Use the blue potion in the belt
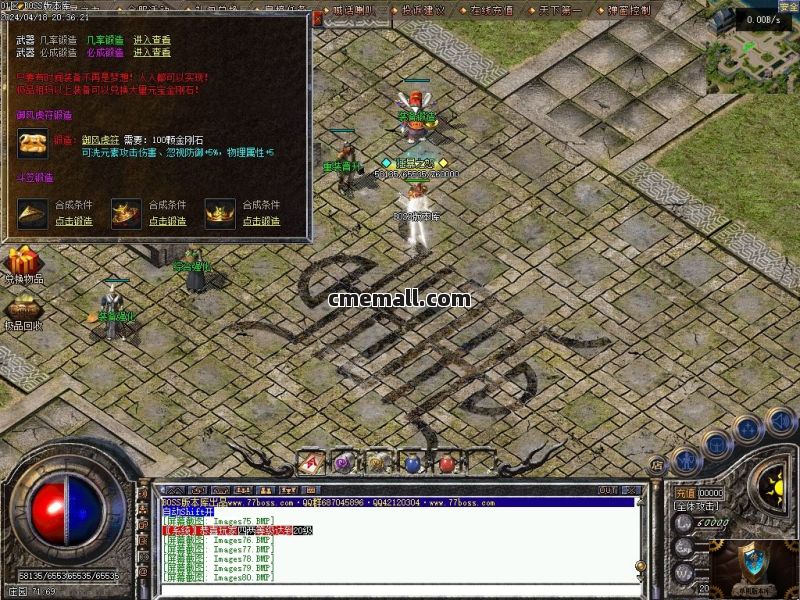This screenshot has width=800, height=600. point(412,463)
